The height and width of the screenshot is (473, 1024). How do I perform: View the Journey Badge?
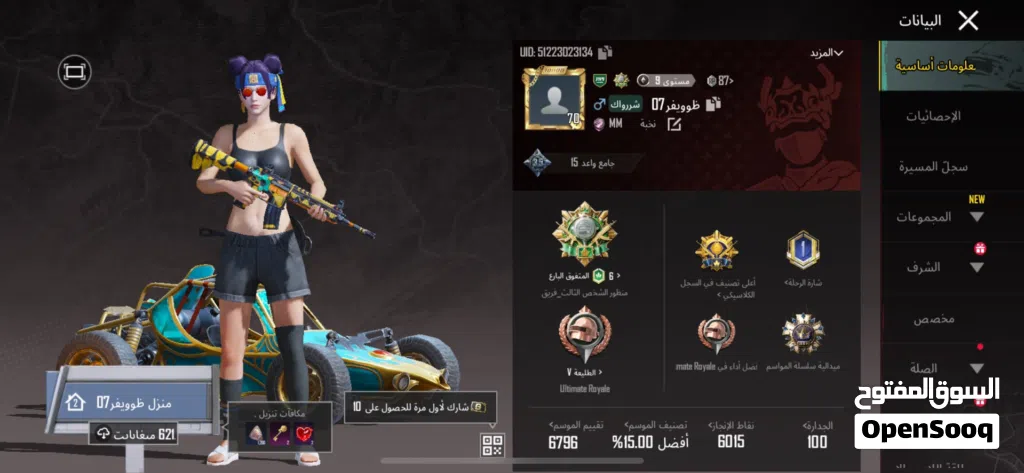point(803,251)
